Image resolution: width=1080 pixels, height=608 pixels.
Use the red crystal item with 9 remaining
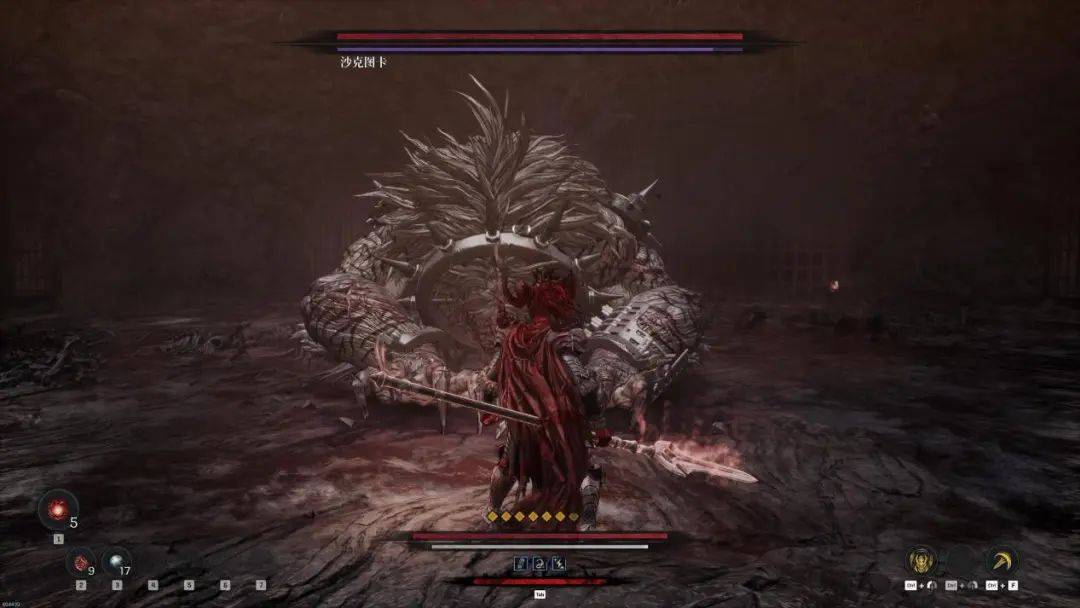[81, 561]
